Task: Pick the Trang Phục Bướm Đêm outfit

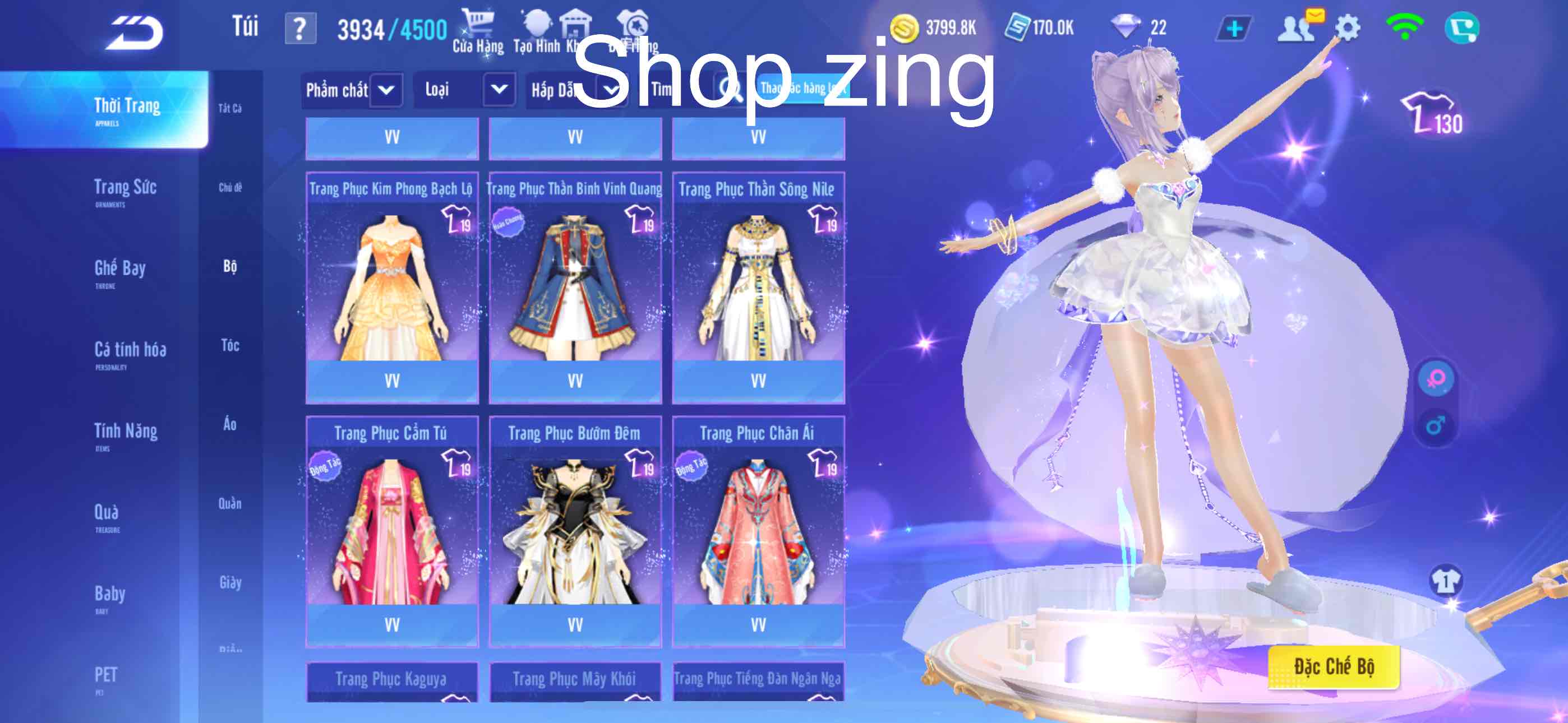Action: point(575,531)
